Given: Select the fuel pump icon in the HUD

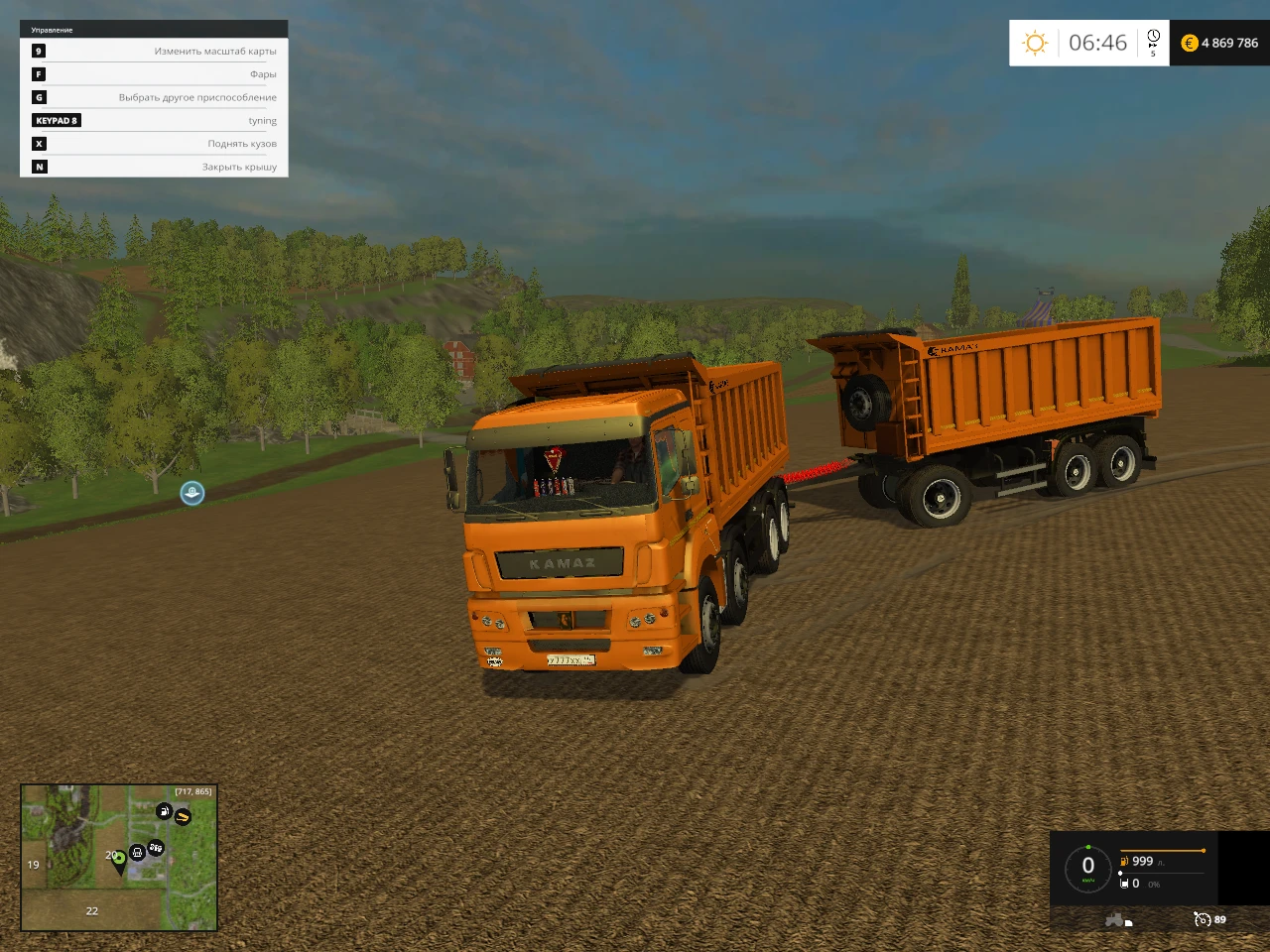Looking at the screenshot, I should pyautogui.click(x=1123, y=861).
